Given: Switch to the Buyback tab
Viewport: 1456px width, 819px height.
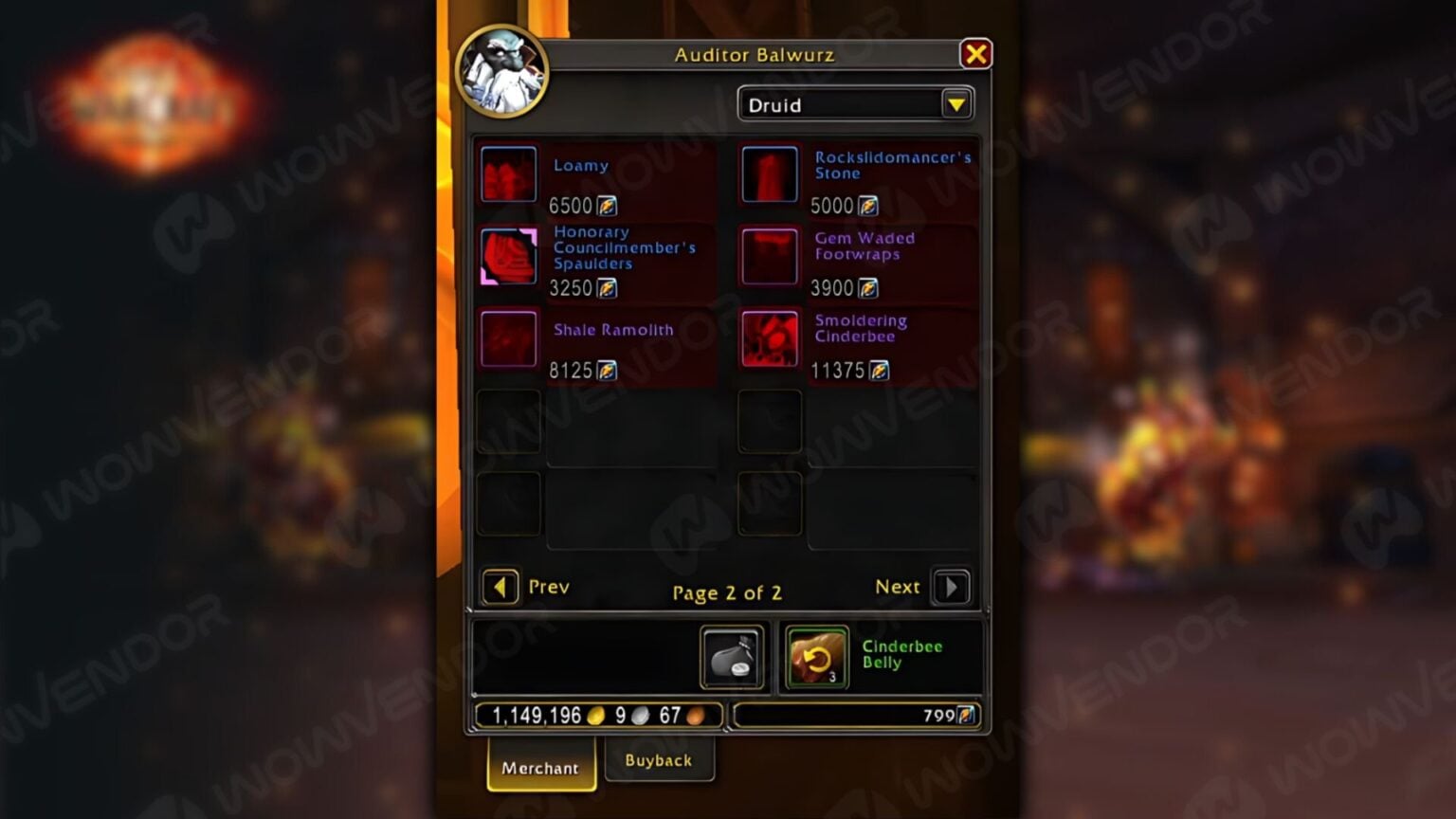Looking at the screenshot, I should pos(660,759).
